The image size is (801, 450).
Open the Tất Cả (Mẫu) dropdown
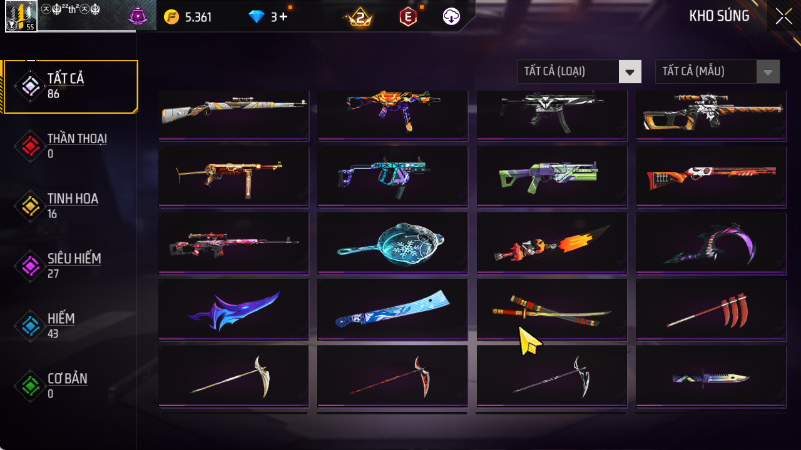[x=717, y=71]
